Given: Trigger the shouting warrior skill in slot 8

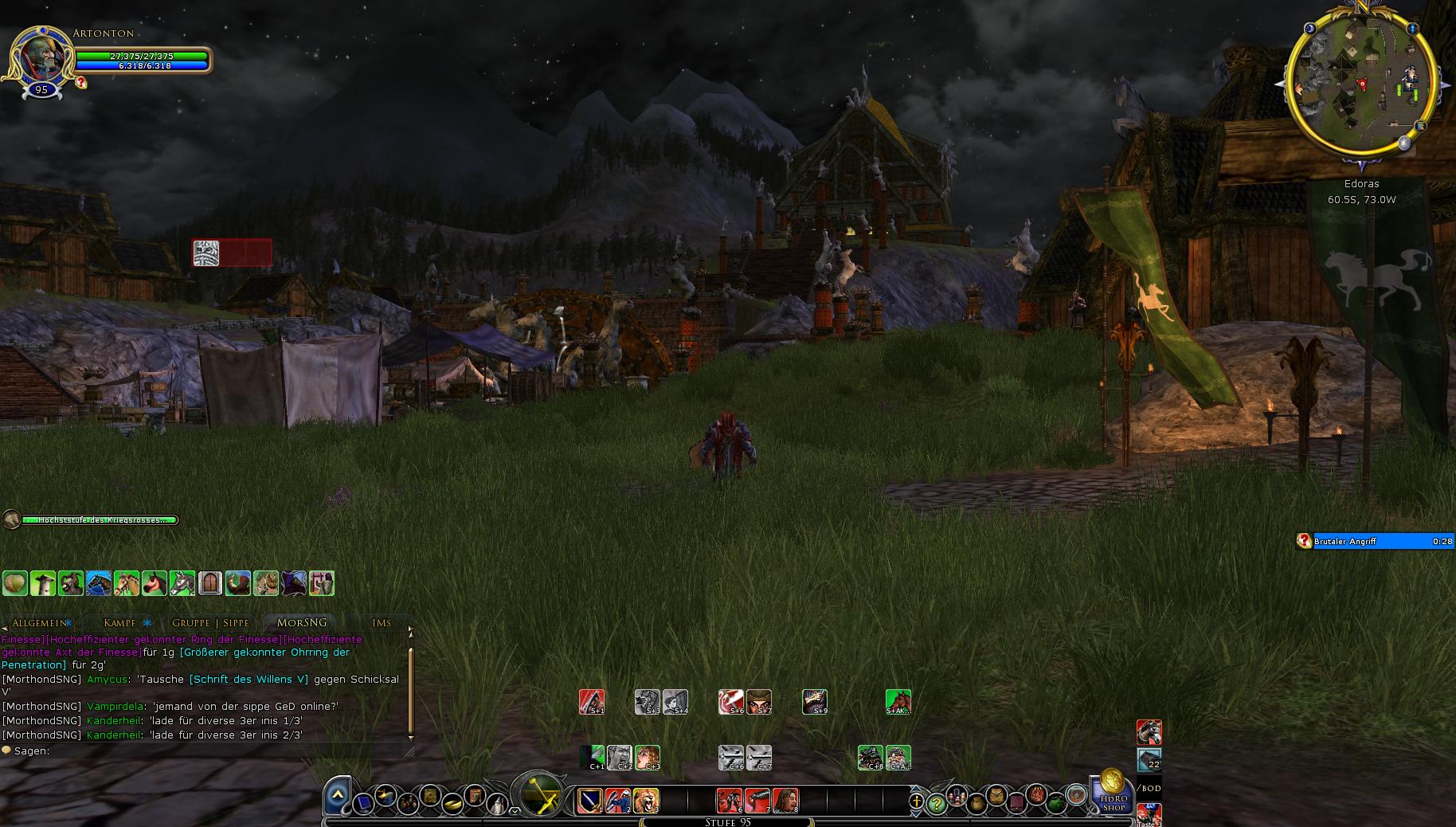Looking at the screenshot, I should pos(785,800).
